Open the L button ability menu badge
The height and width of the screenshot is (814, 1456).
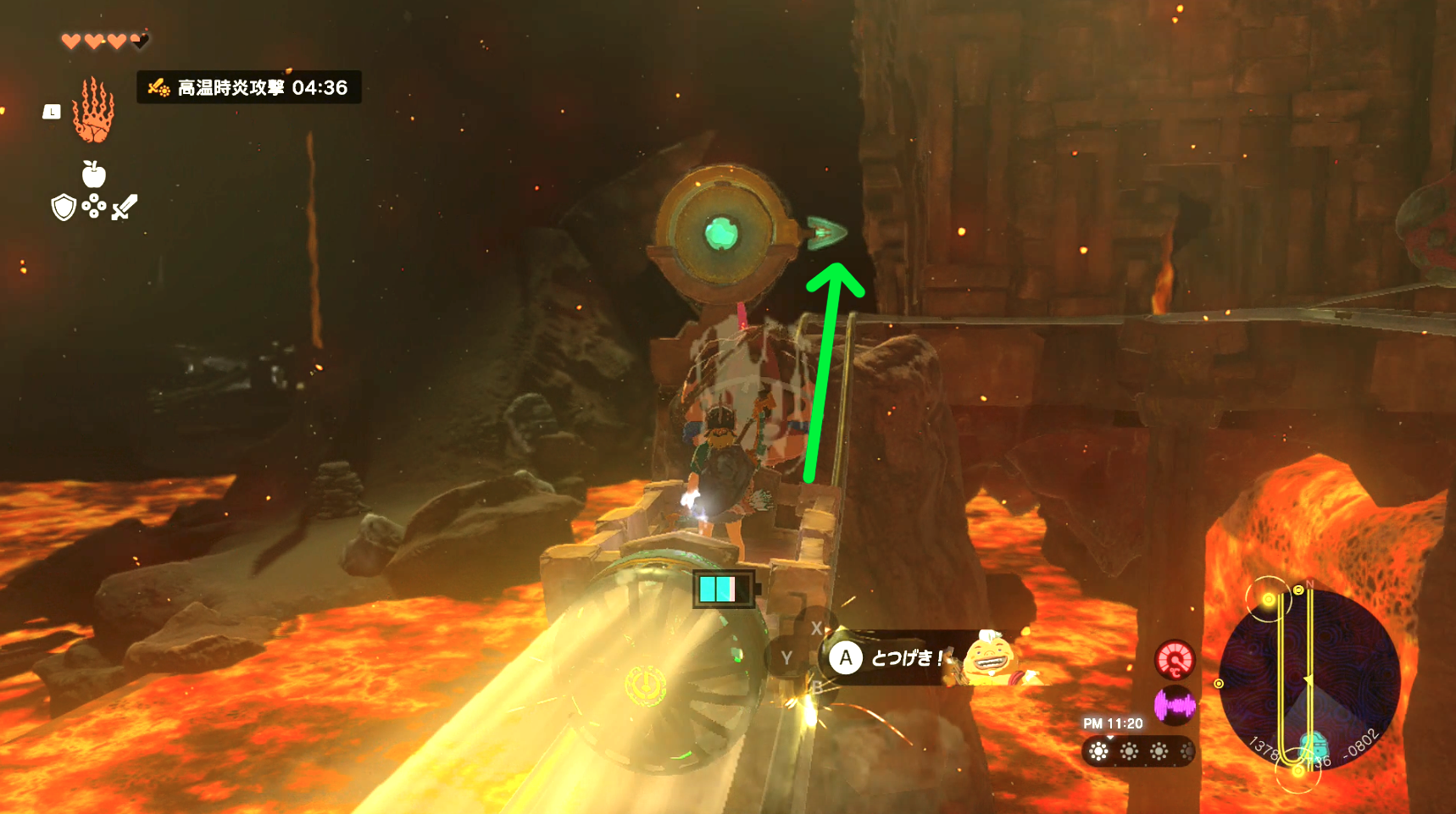52,112
